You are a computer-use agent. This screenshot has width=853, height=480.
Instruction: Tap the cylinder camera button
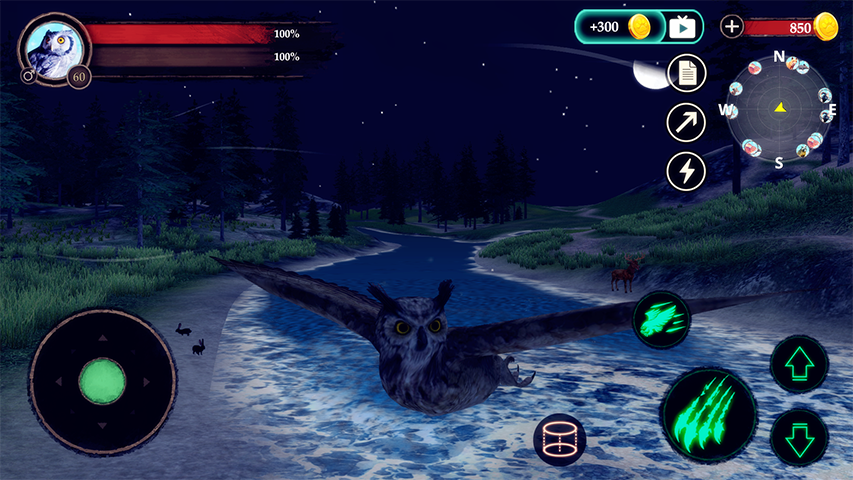(x=559, y=439)
